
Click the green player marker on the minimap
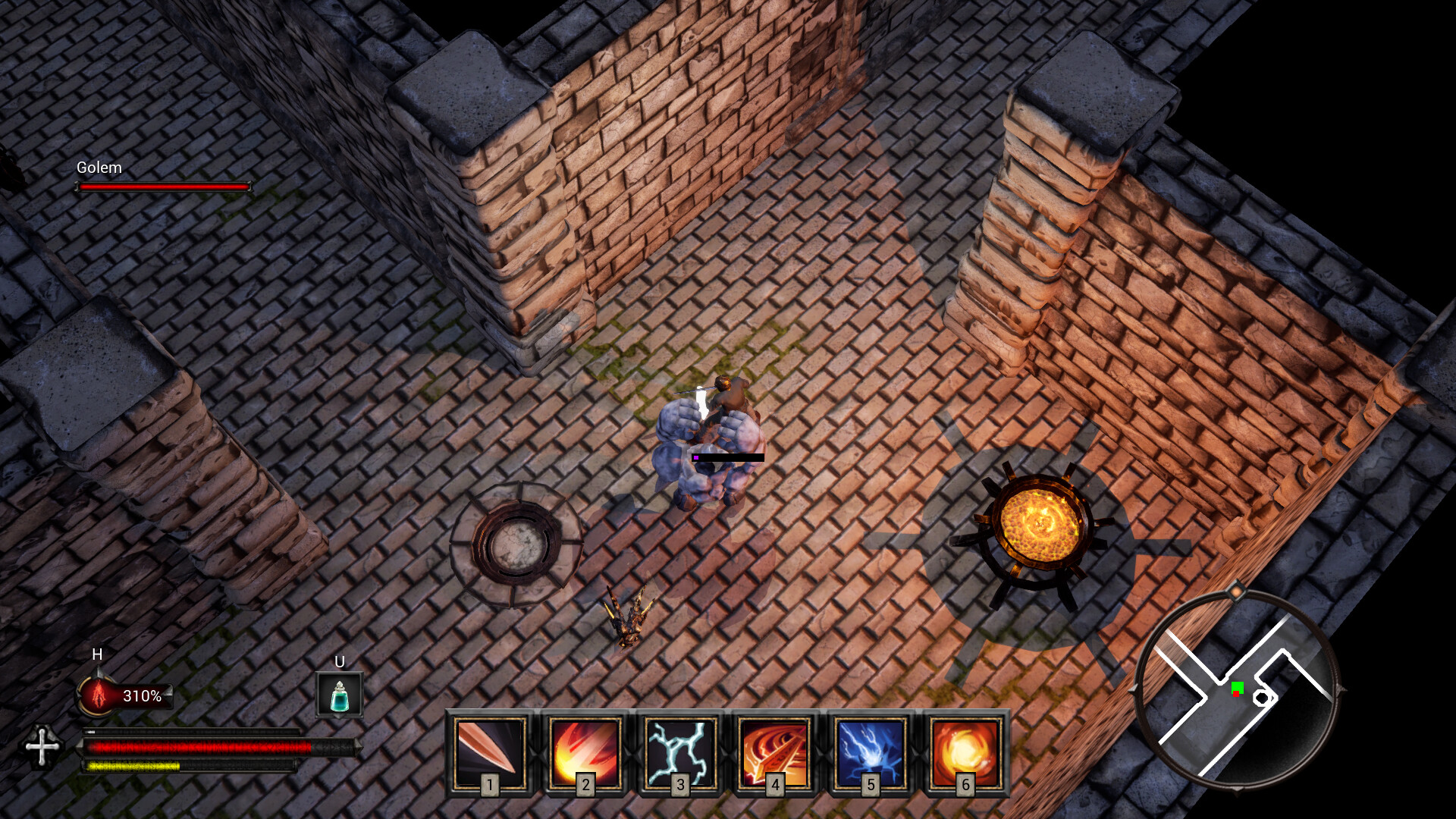1238,687
